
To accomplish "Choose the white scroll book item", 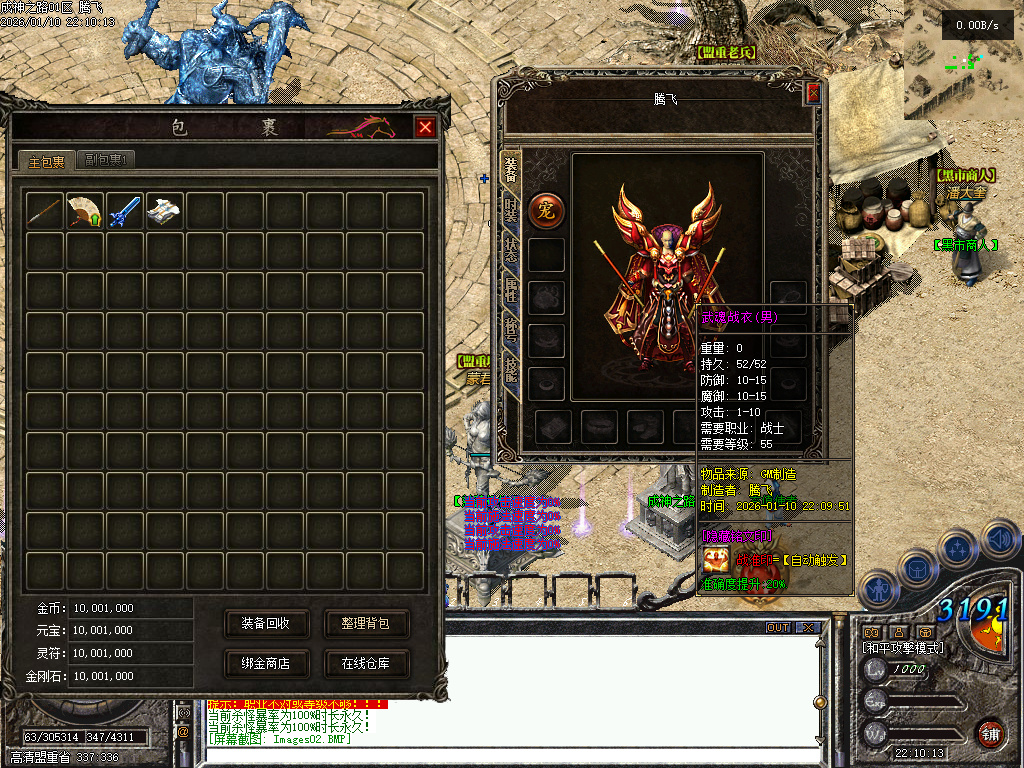I will tap(165, 211).
